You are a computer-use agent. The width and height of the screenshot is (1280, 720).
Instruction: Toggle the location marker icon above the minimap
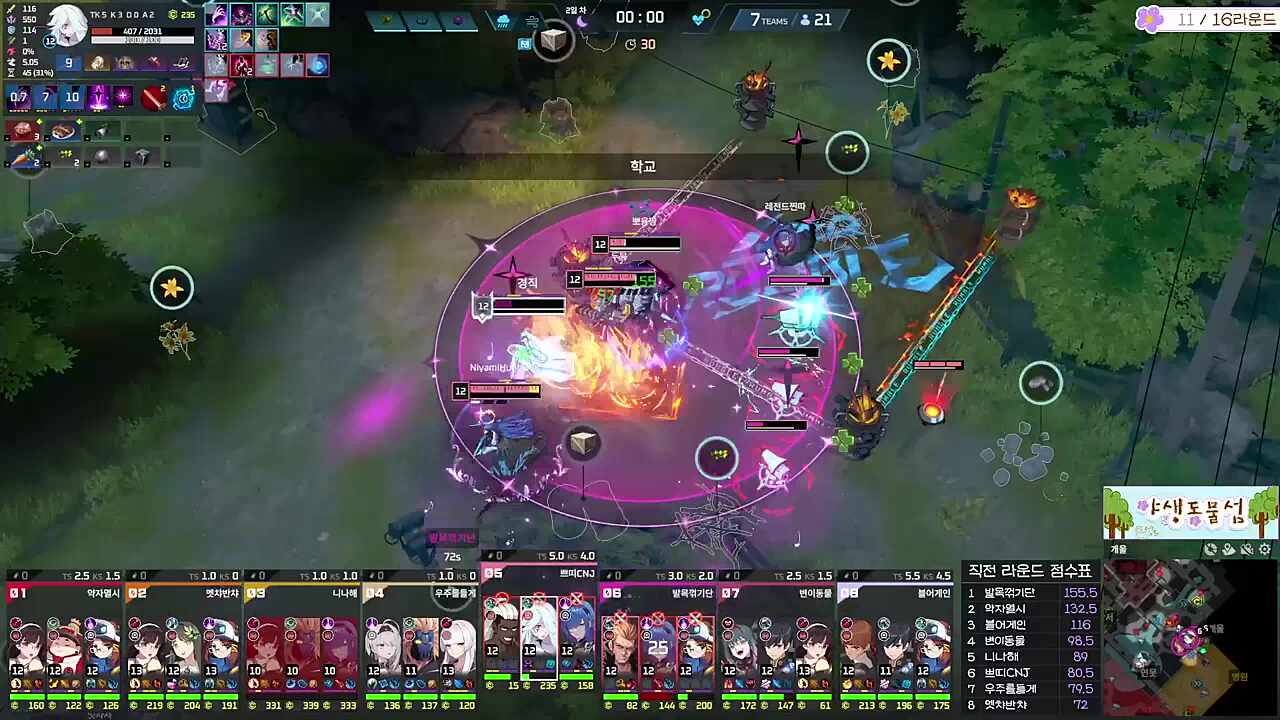tap(1228, 549)
